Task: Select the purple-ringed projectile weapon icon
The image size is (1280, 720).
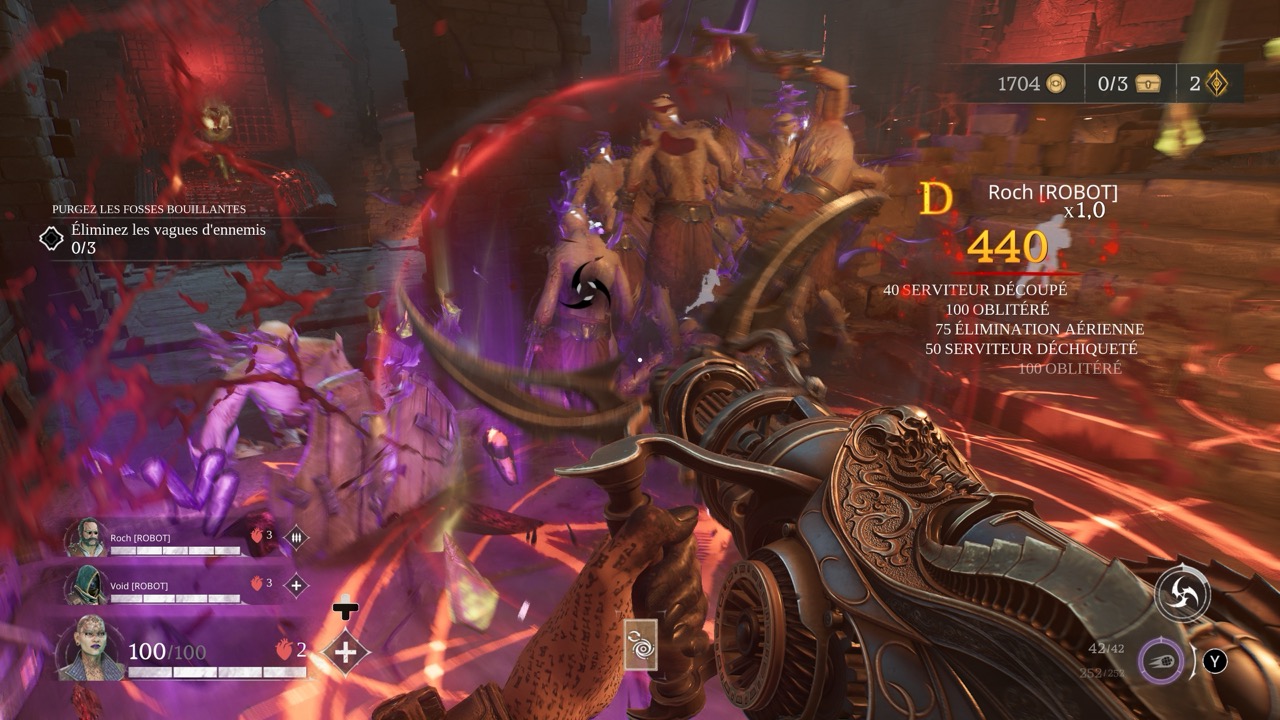Action: tap(1161, 661)
